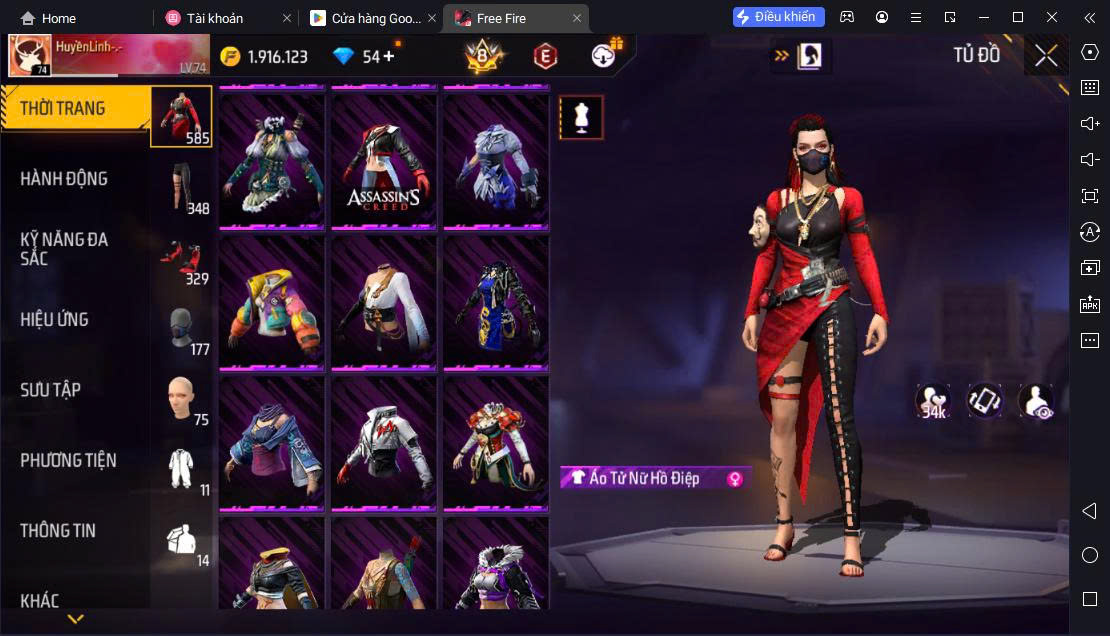The width and height of the screenshot is (1110, 636).
Task: Click the mannequin outfit set icon
Action: (x=581, y=118)
